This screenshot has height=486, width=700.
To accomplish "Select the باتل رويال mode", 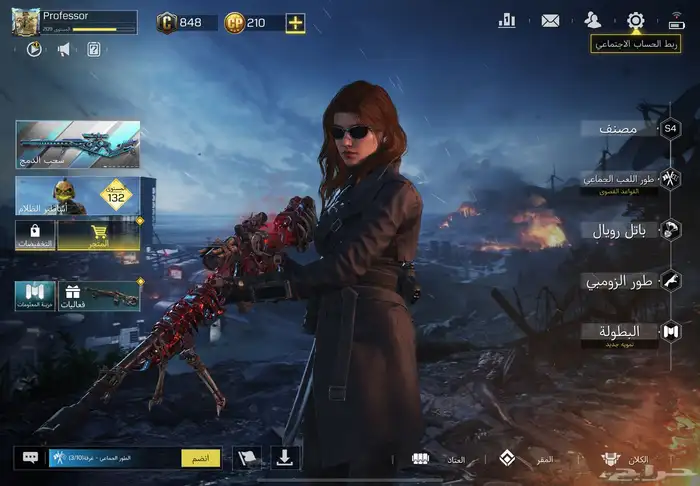I will point(620,231).
